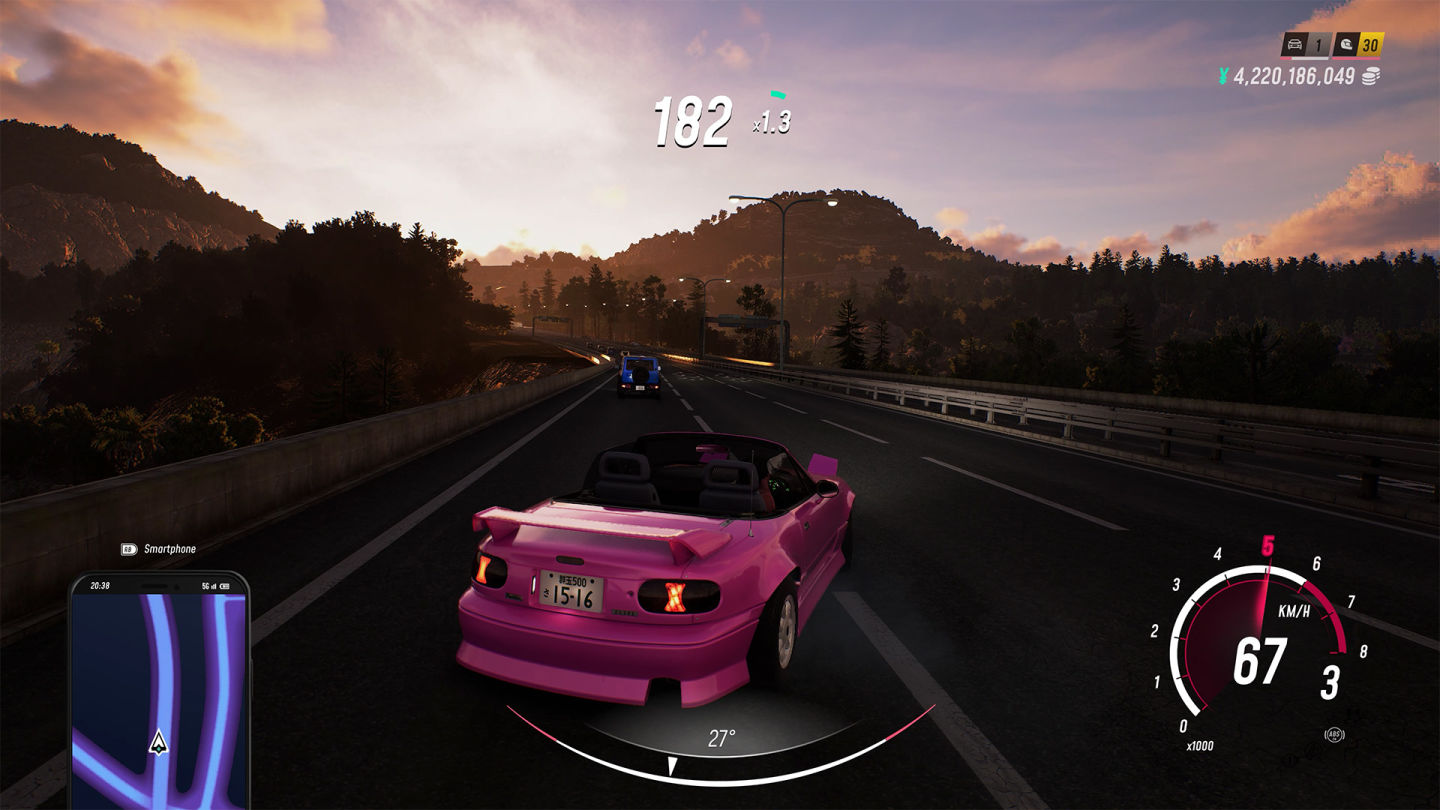Select the yellow level 30 badge

point(1371,45)
